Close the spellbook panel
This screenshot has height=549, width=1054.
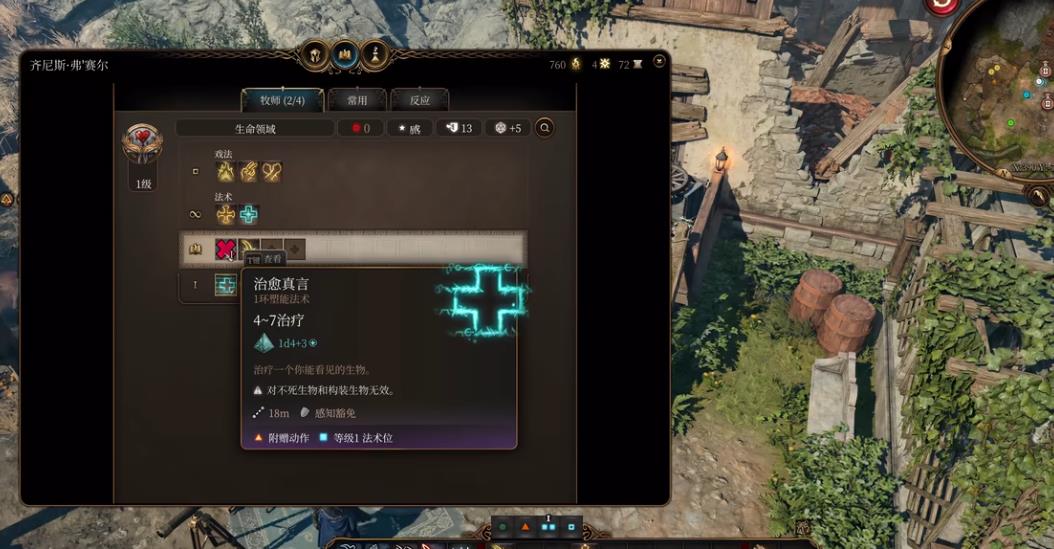[659, 62]
